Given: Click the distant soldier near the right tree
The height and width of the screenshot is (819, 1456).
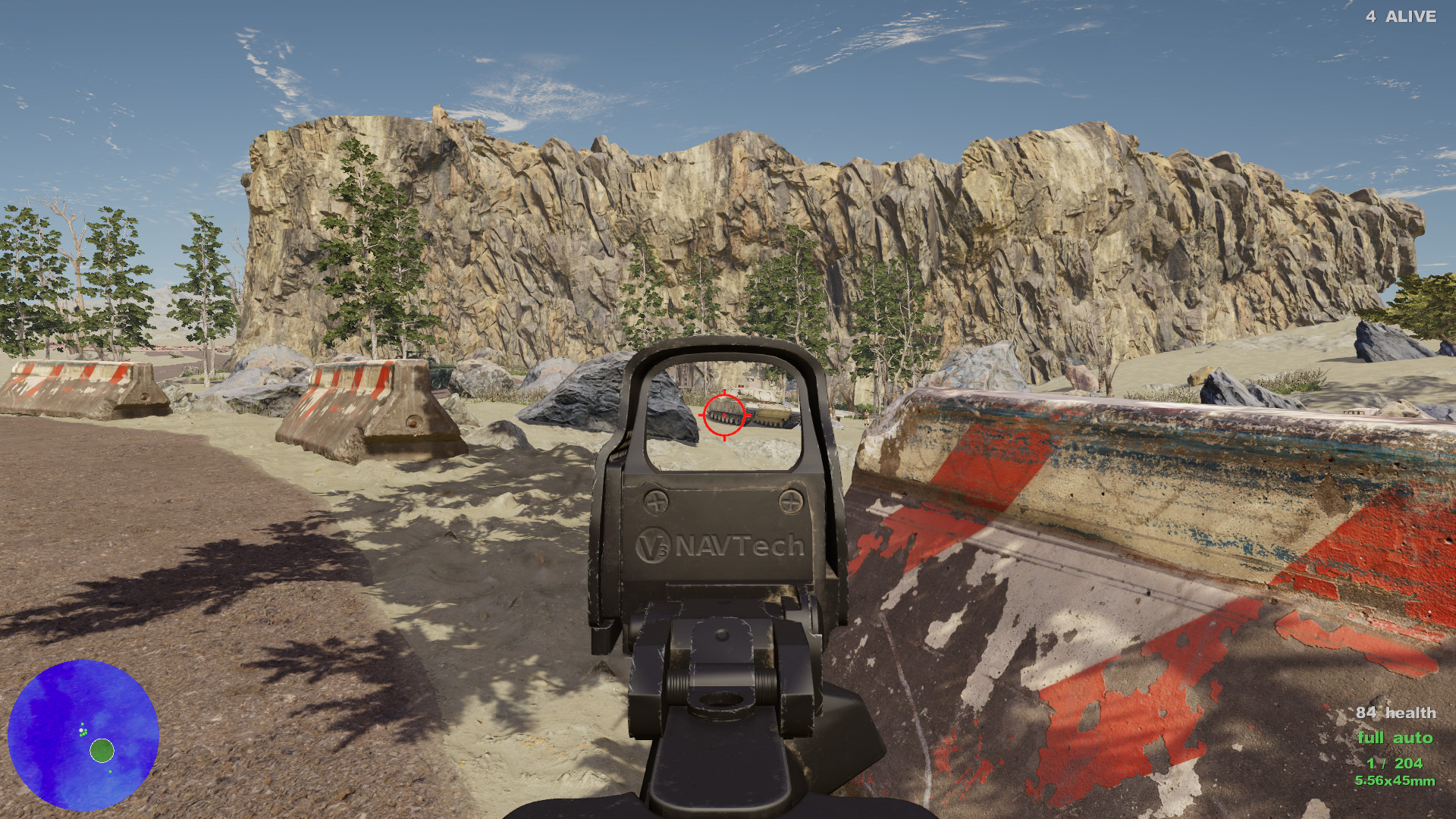Looking at the screenshot, I should (x=867, y=418).
